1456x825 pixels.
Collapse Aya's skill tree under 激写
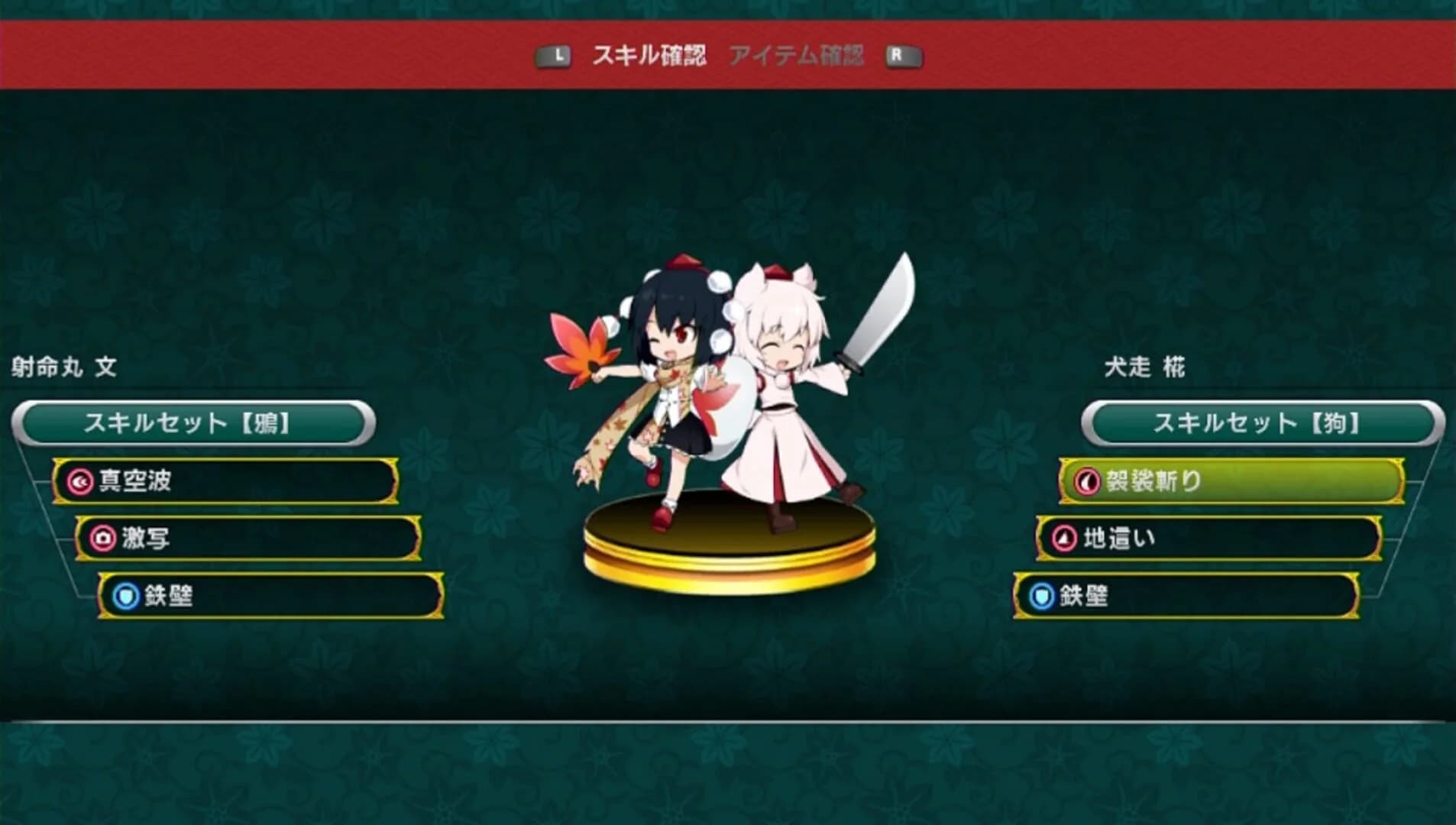click(x=252, y=537)
